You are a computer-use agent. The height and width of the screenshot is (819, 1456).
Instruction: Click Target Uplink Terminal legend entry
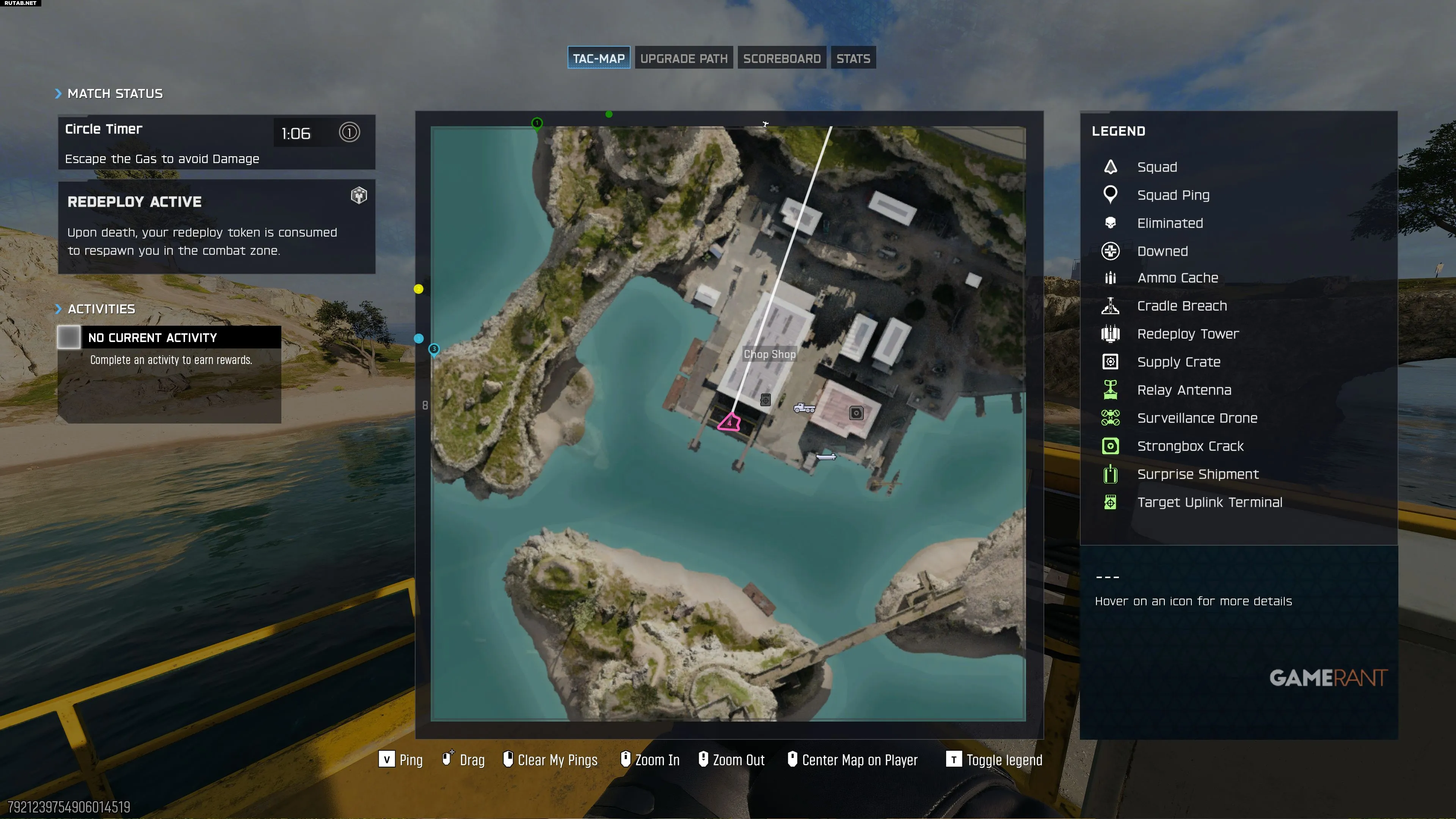[x=1209, y=502]
